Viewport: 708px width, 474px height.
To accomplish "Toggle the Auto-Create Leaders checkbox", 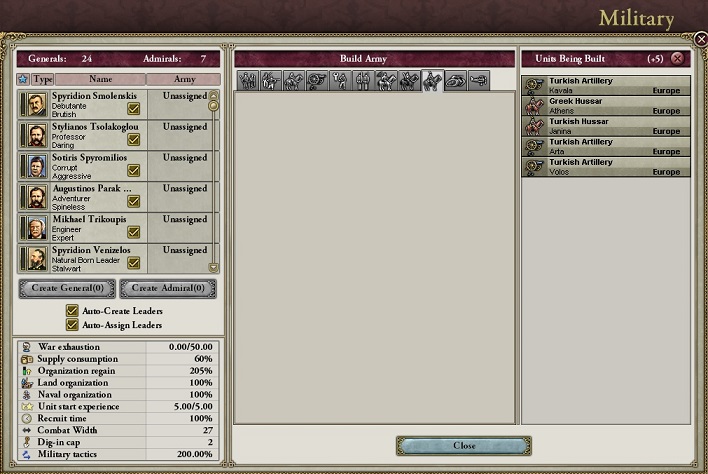I will (x=72, y=311).
